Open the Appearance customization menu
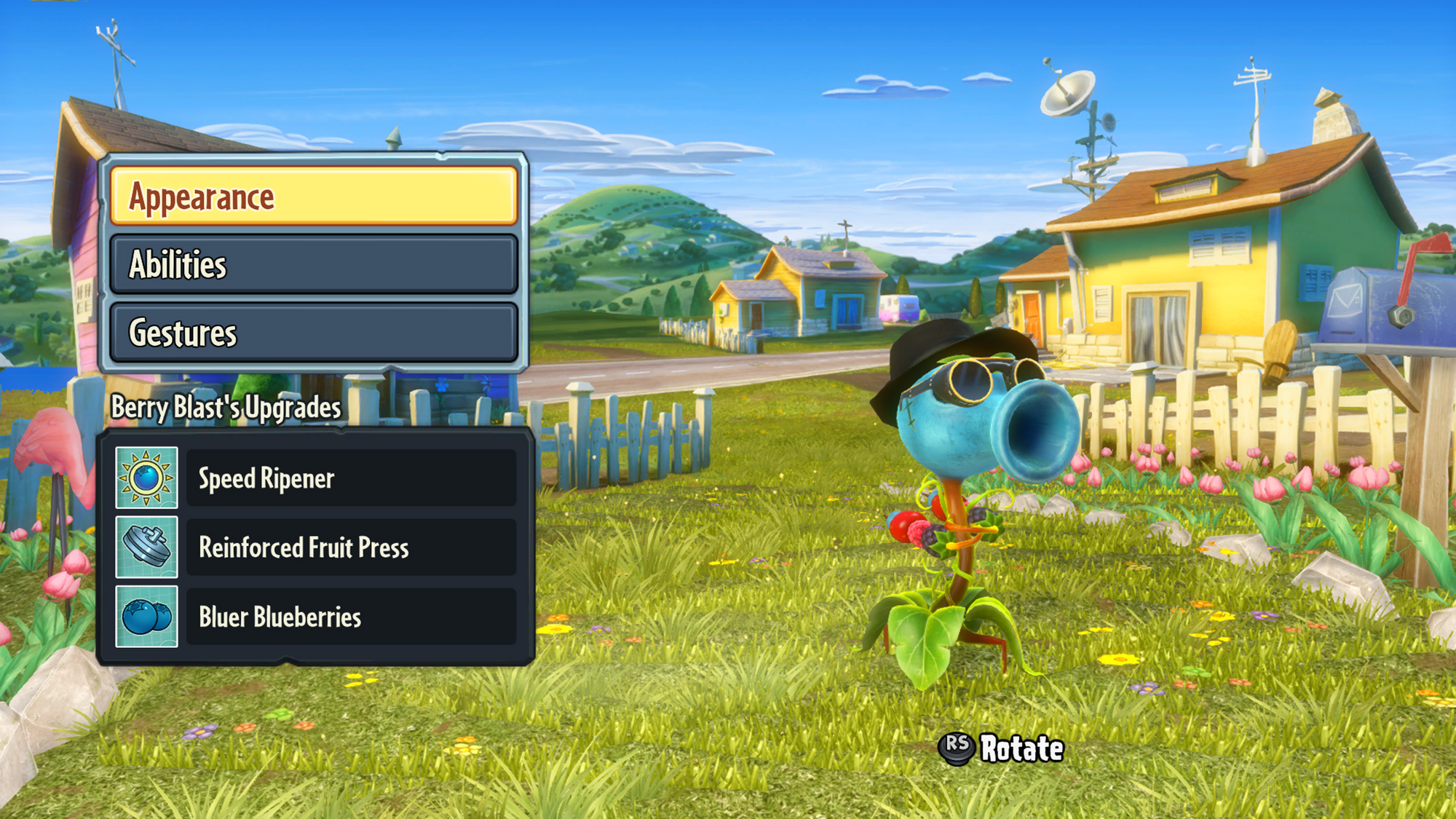The image size is (1456, 819). click(314, 197)
